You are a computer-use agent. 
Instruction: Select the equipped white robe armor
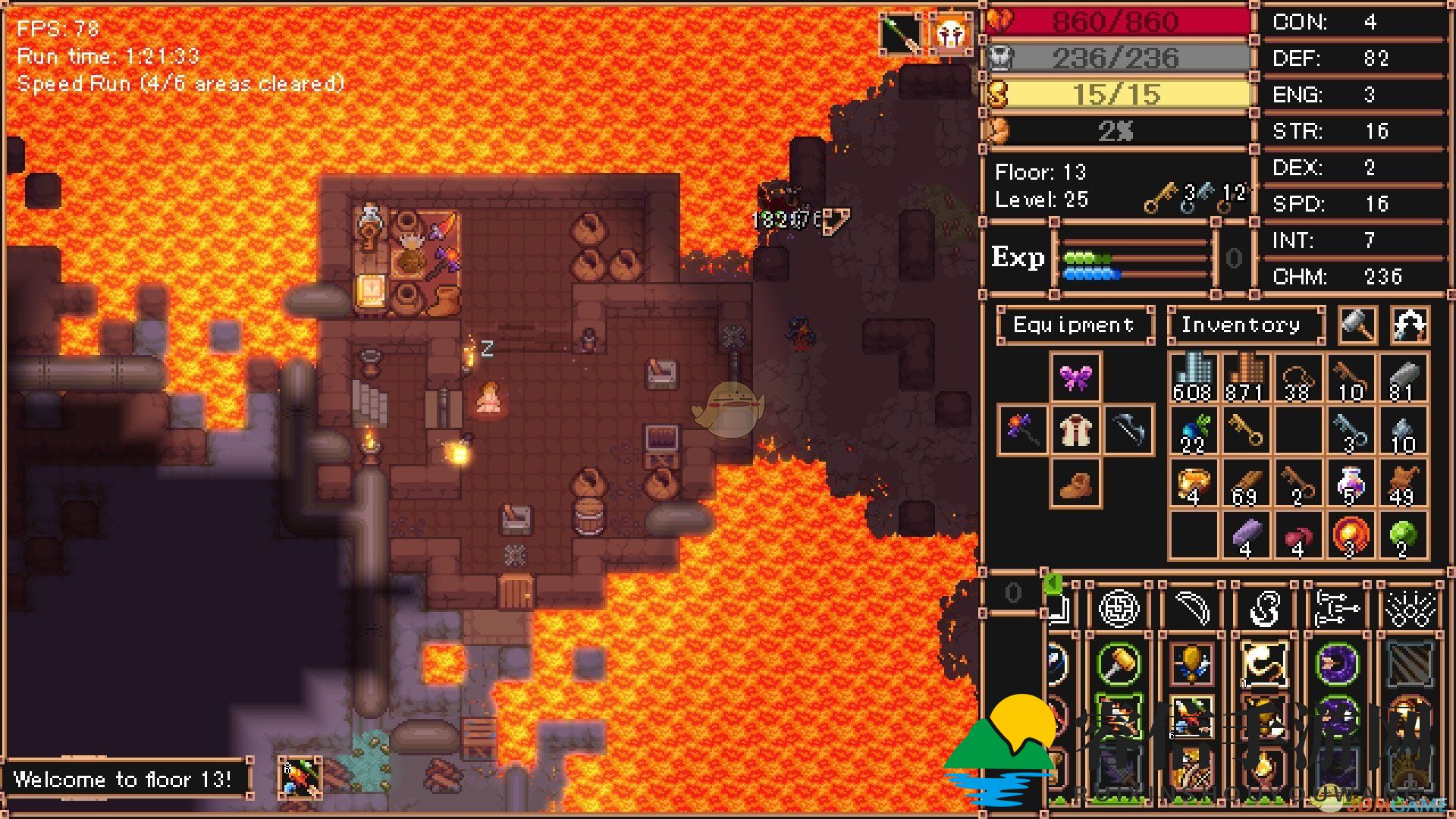click(x=1075, y=430)
